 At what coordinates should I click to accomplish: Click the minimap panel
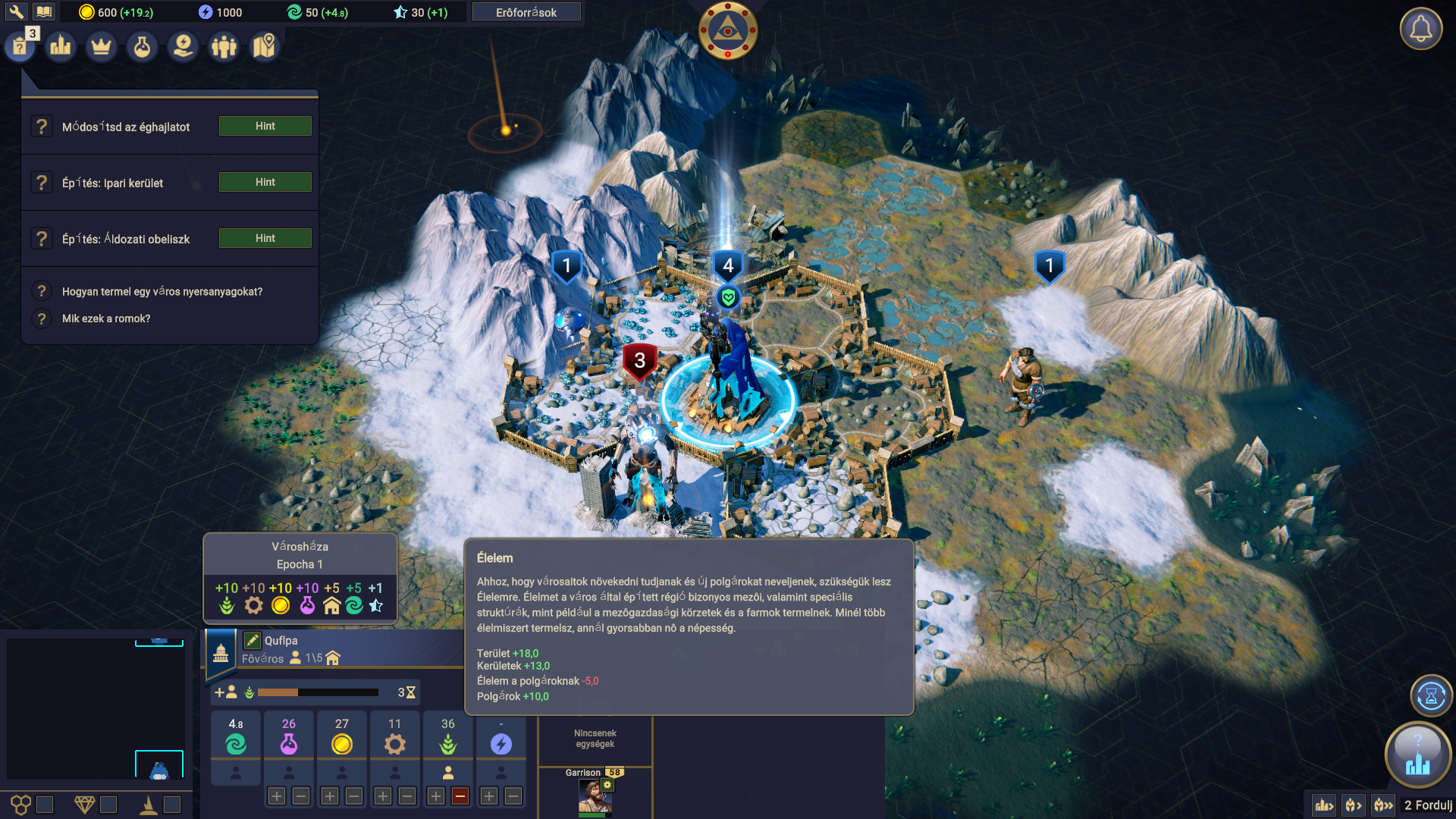[95, 708]
